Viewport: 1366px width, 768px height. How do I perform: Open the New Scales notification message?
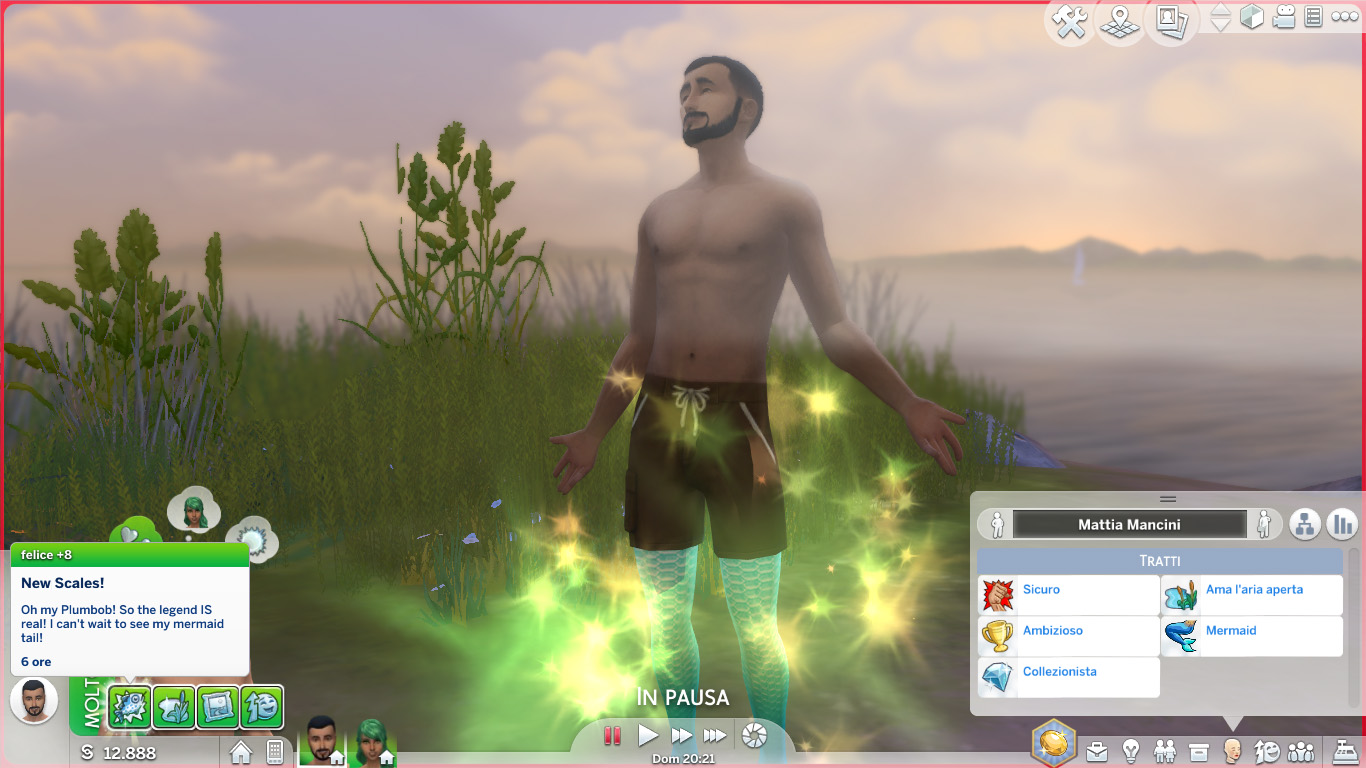tap(128, 602)
